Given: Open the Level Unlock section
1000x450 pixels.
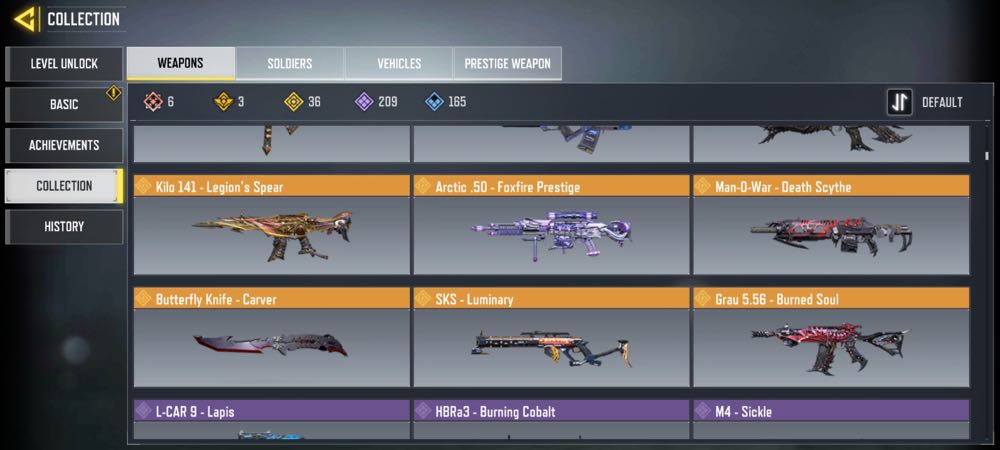Looking at the screenshot, I should click(64, 64).
